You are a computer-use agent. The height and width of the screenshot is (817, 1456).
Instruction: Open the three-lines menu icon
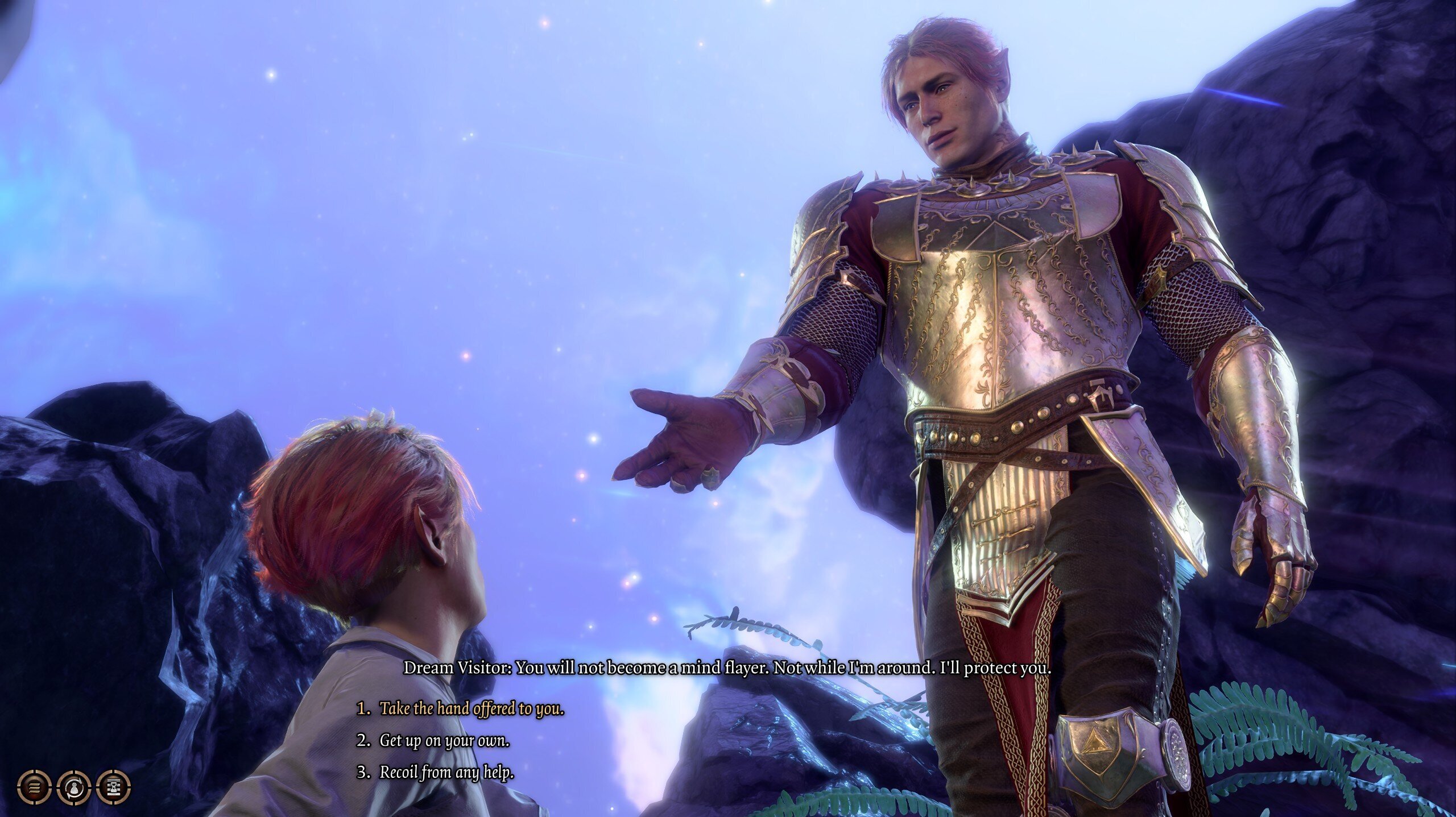click(34, 787)
